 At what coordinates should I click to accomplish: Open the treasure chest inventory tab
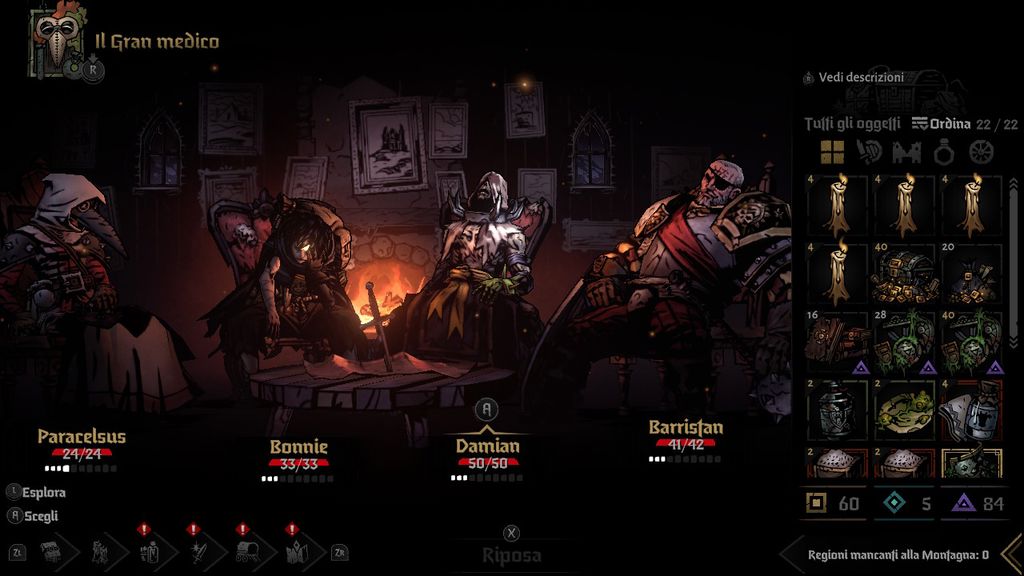[x=50, y=551]
